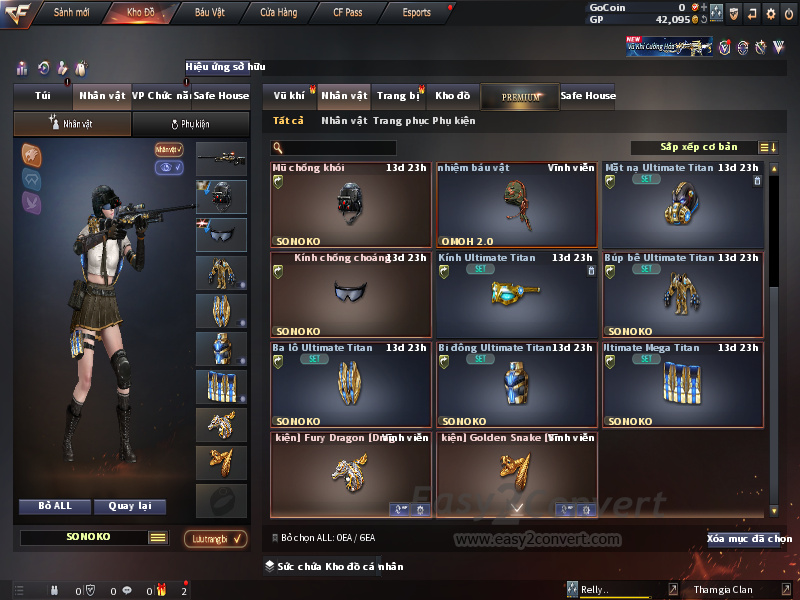Click the Quay lại button
800x600 pixels.
click(130, 506)
